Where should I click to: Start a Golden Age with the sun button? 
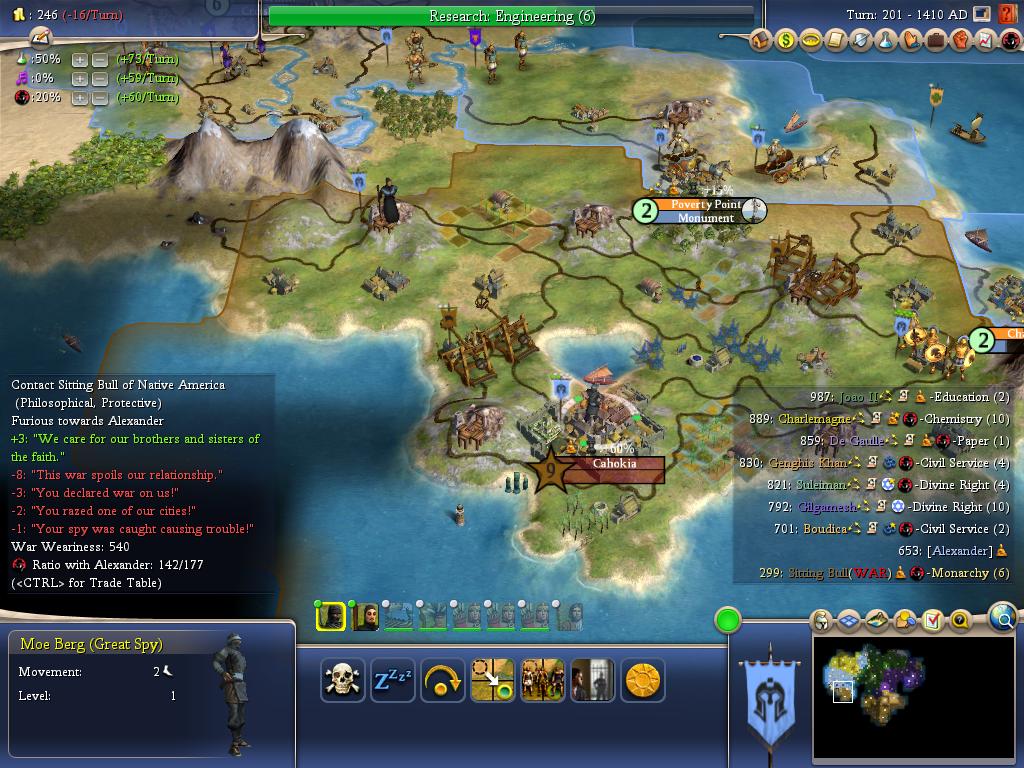(x=642, y=681)
